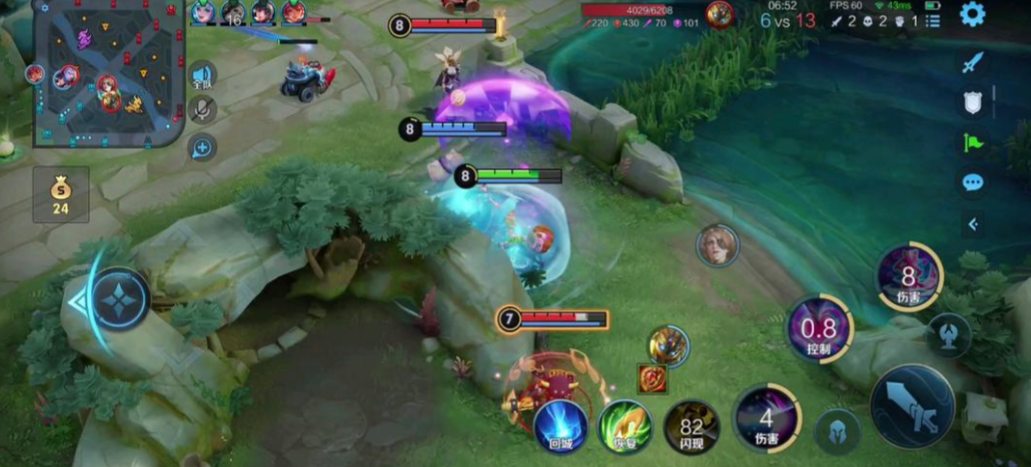Open the plus-sign quick message bubble

click(x=202, y=149)
